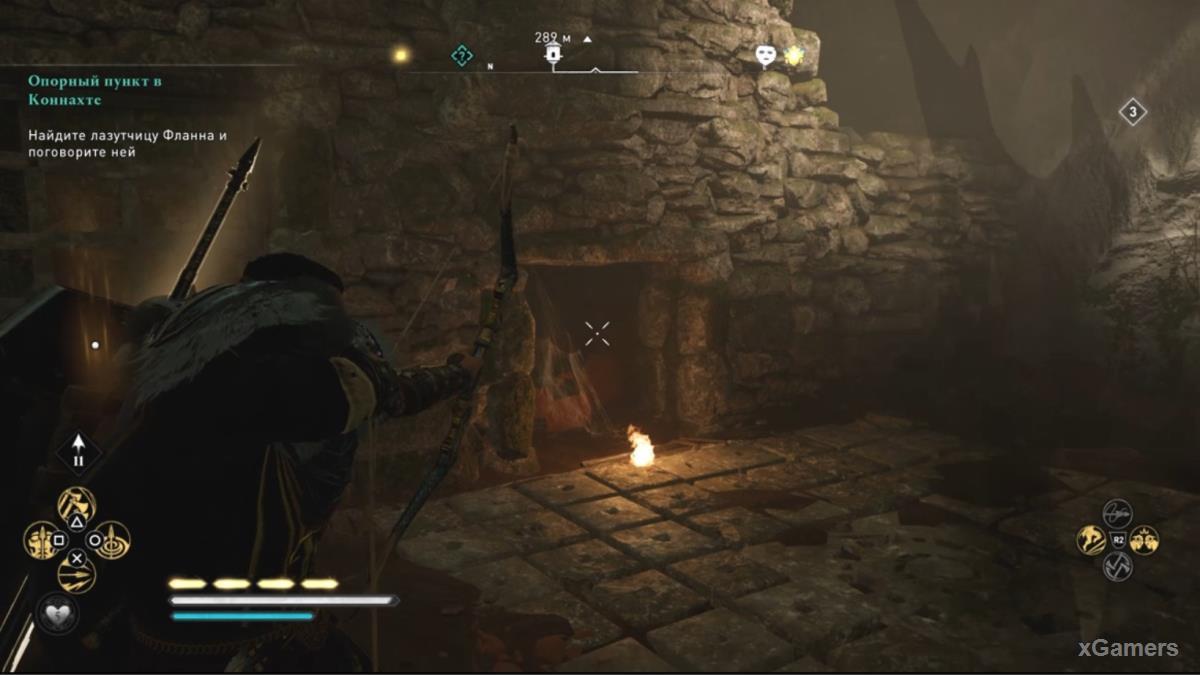Click the glowing yellow orb compass marker

click(401, 55)
